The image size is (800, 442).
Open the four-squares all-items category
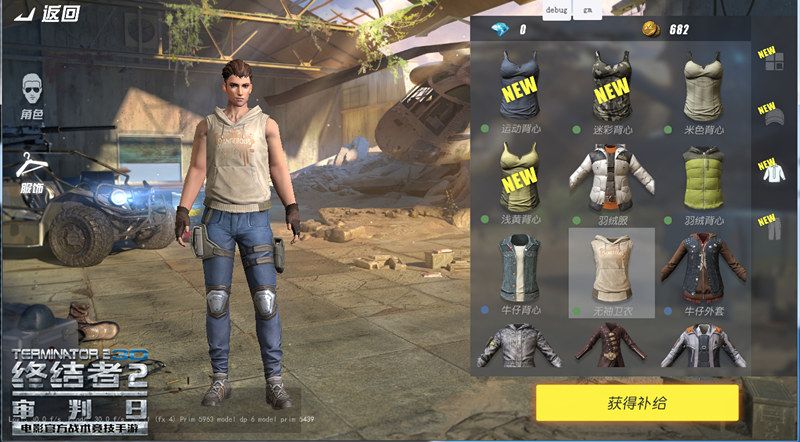pyautogui.click(x=773, y=63)
